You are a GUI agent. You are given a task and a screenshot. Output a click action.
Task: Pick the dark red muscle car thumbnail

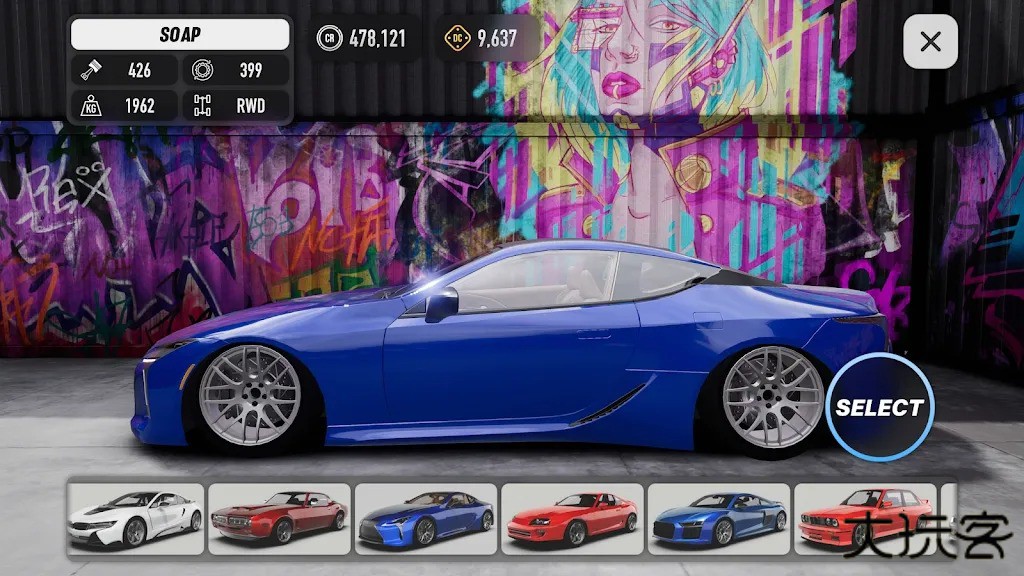coord(280,518)
